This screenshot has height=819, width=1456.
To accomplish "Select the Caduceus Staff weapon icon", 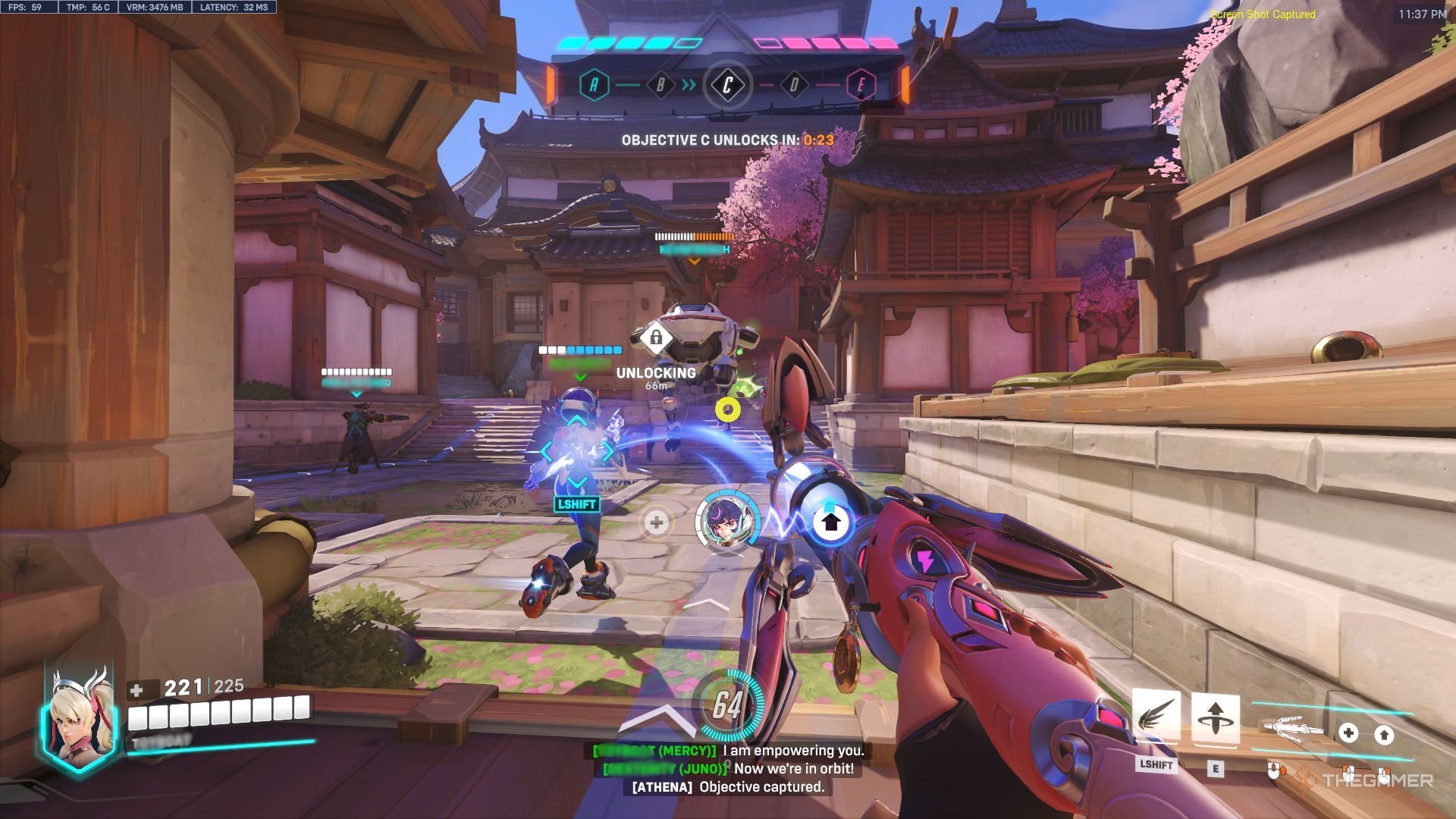I will (1293, 728).
